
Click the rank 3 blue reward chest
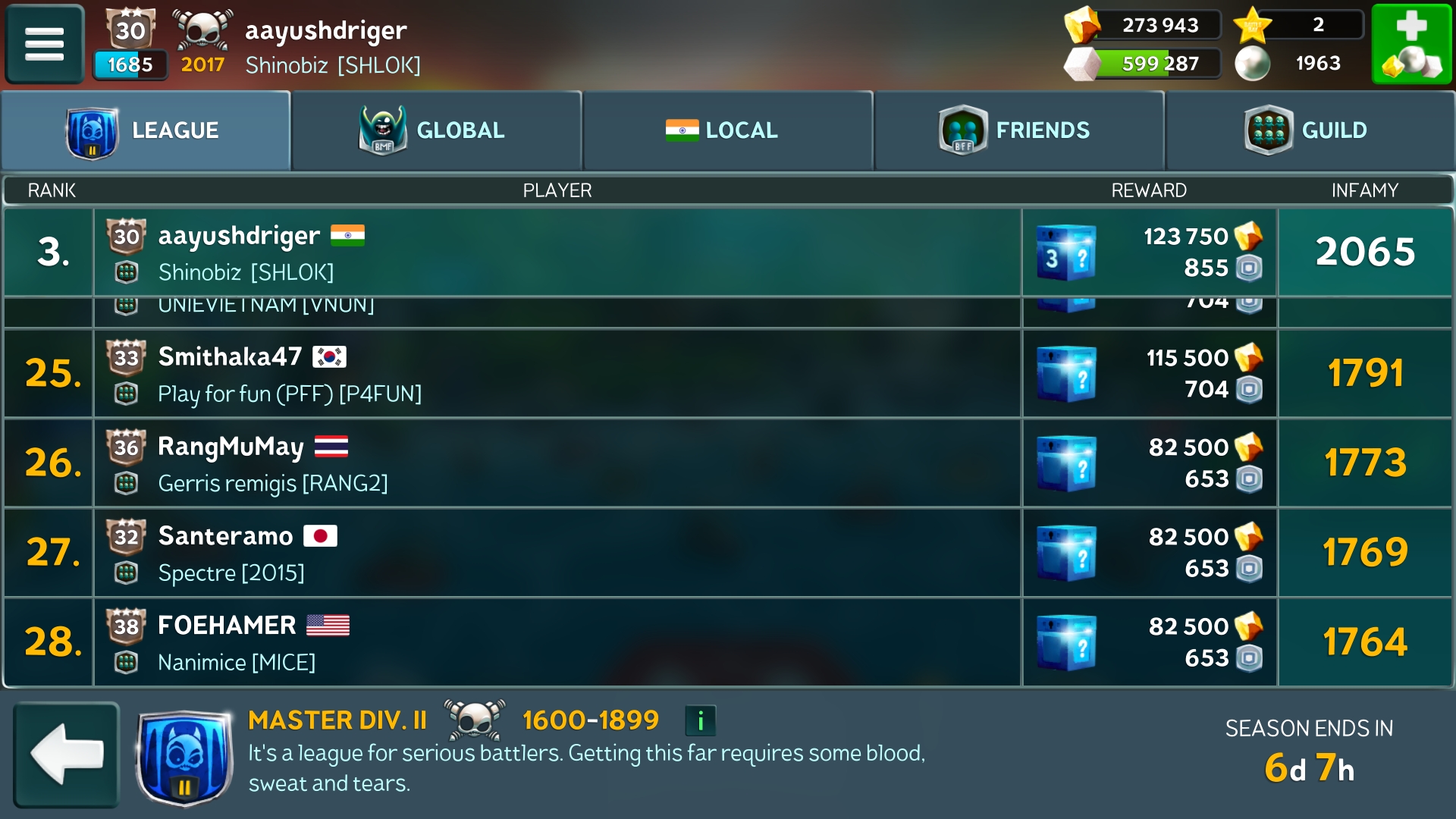(x=1066, y=253)
